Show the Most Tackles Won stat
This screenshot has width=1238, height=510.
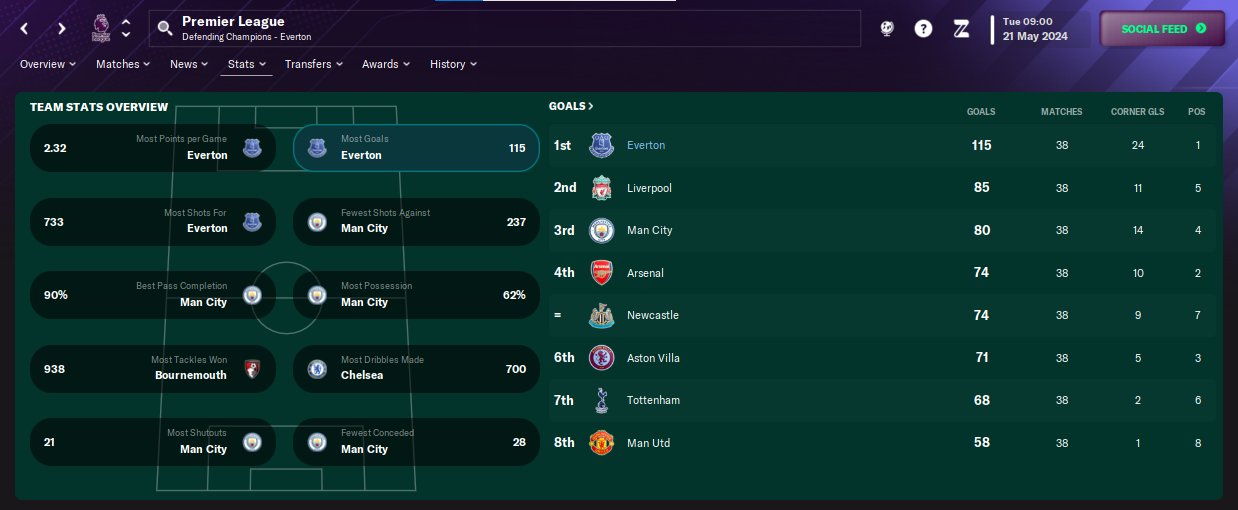[x=153, y=368]
